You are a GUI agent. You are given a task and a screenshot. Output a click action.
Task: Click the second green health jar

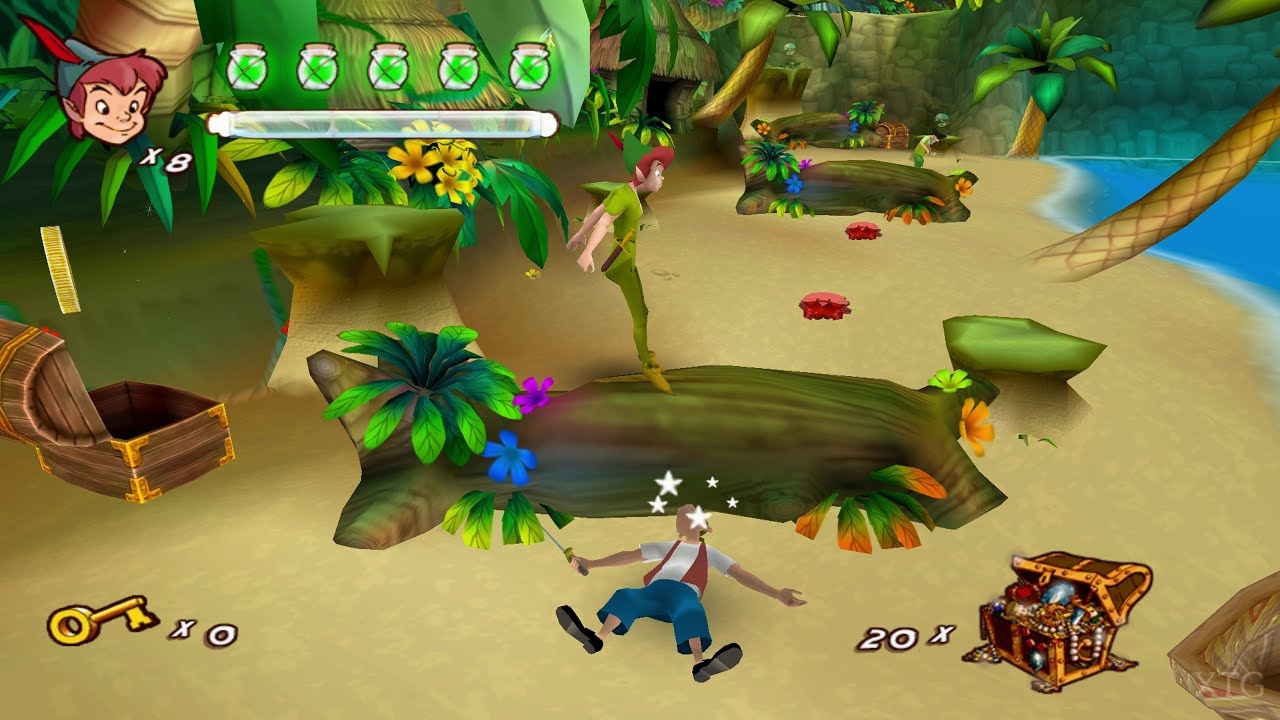316,65
